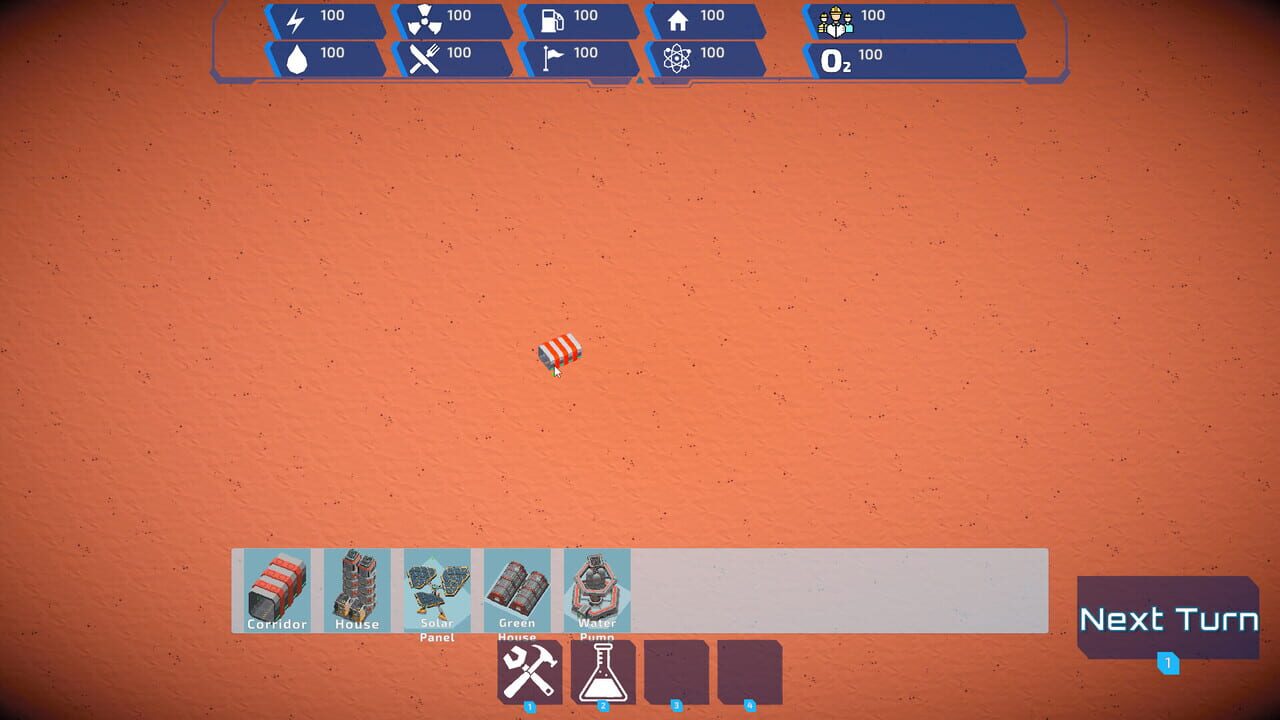The height and width of the screenshot is (720, 1280).
Task: Select the Solar Panel building
Action: tap(437, 590)
